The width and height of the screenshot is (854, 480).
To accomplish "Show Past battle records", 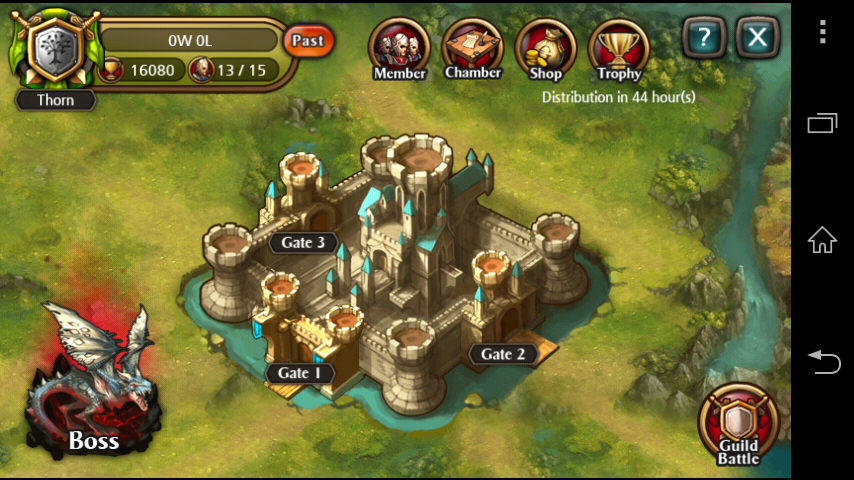I will point(308,41).
